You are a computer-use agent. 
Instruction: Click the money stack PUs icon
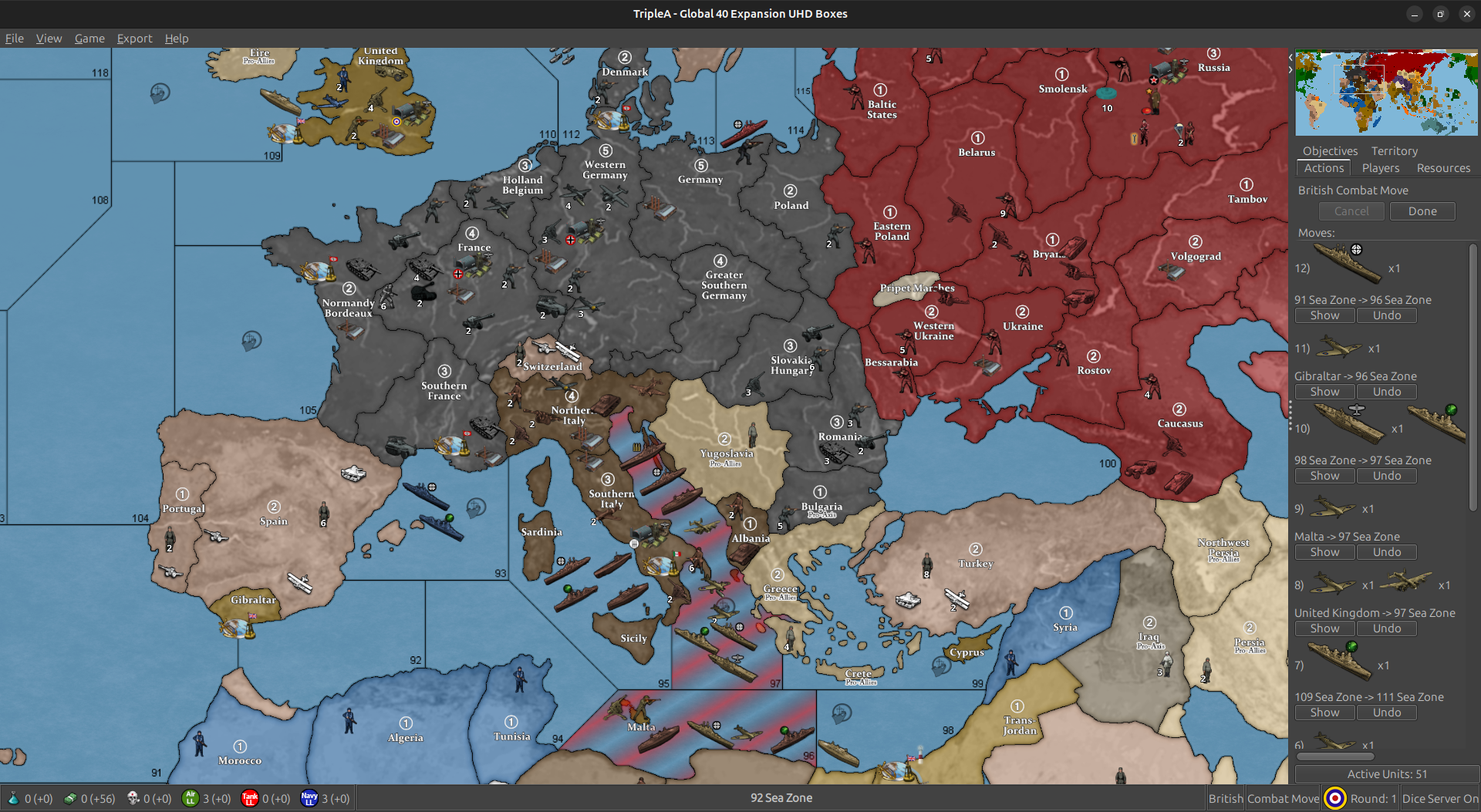69,799
